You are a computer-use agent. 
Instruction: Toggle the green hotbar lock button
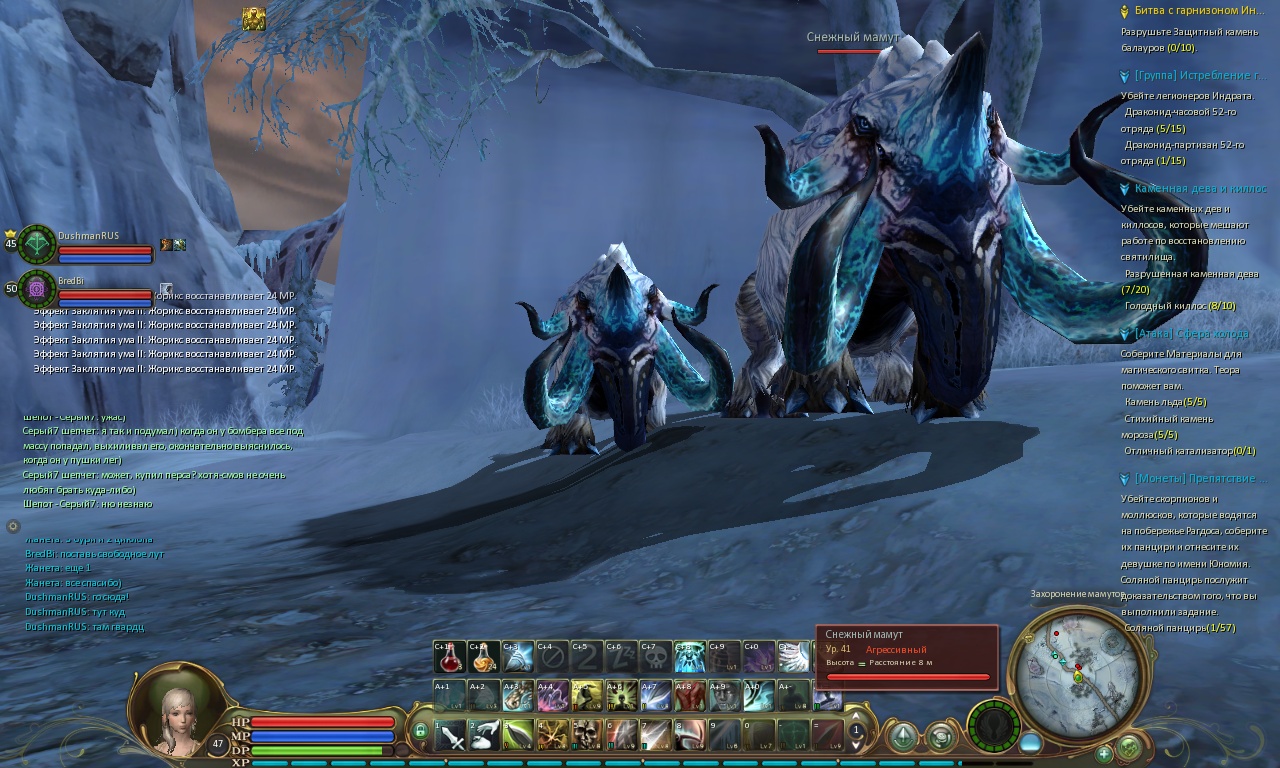click(x=420, y=731)
